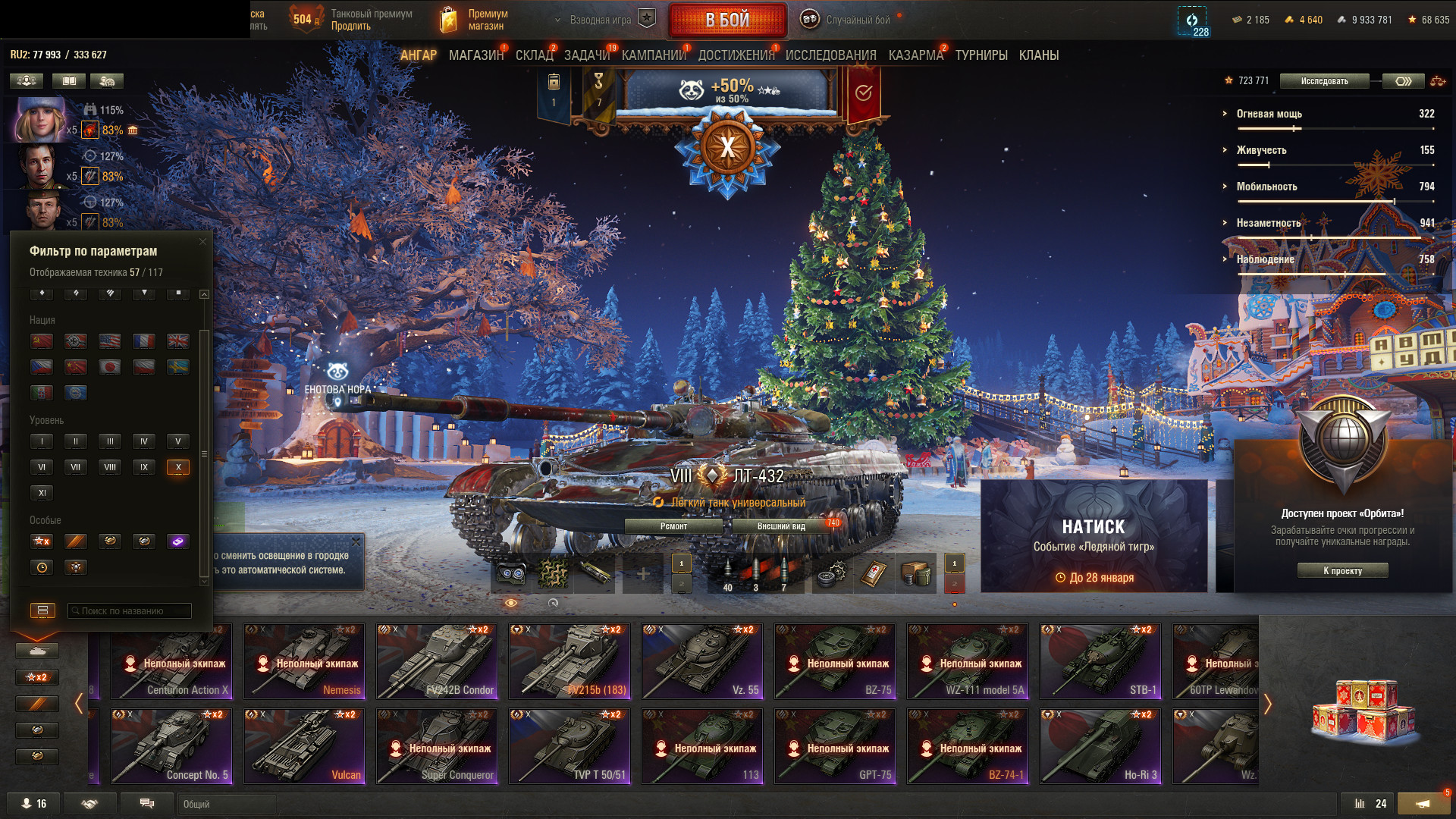The image size is (1456, 819).
Task: Close the filter parameters panel
Action: [202, 242]
